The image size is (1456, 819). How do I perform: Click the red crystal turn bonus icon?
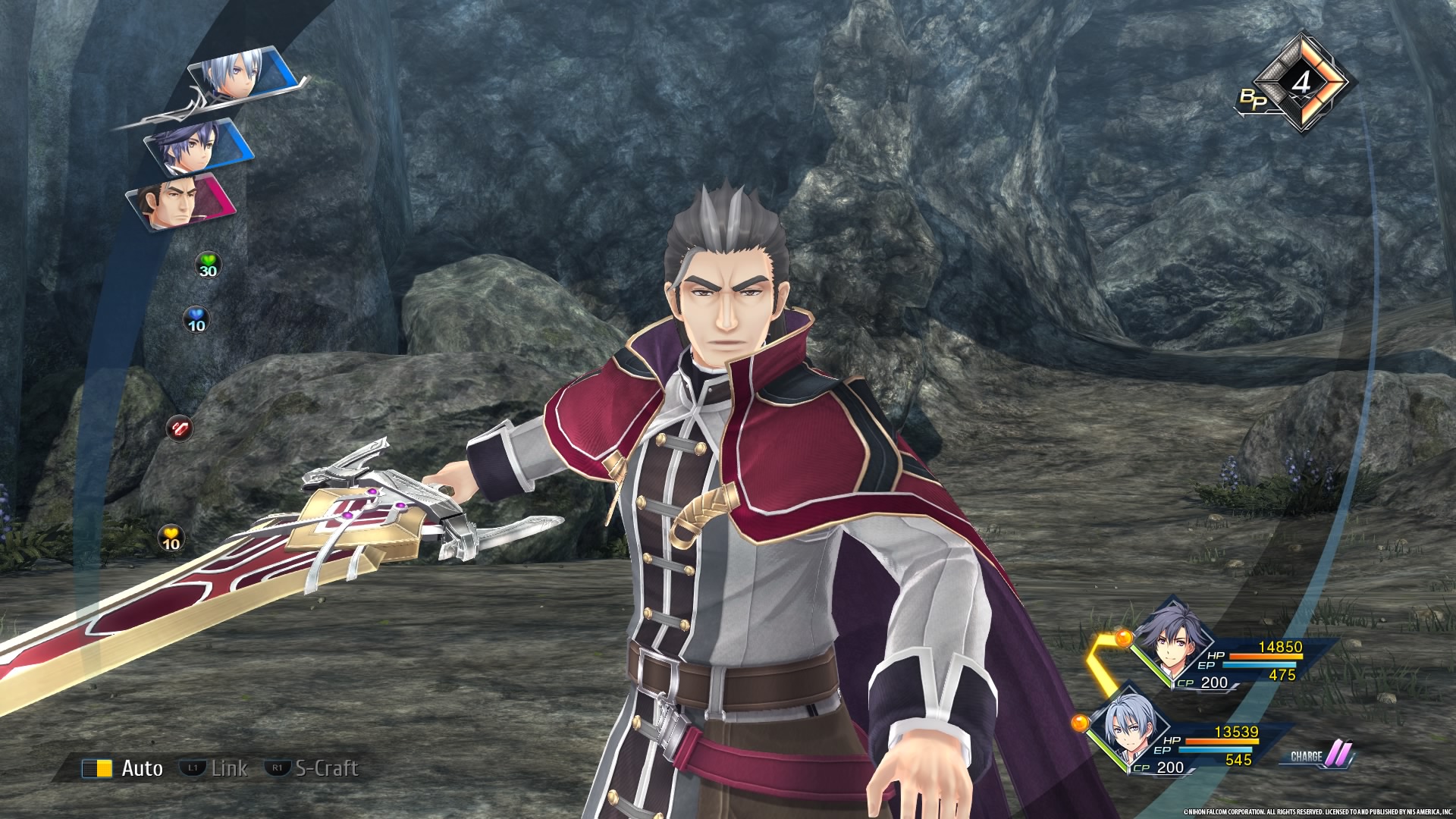(180, 428)
